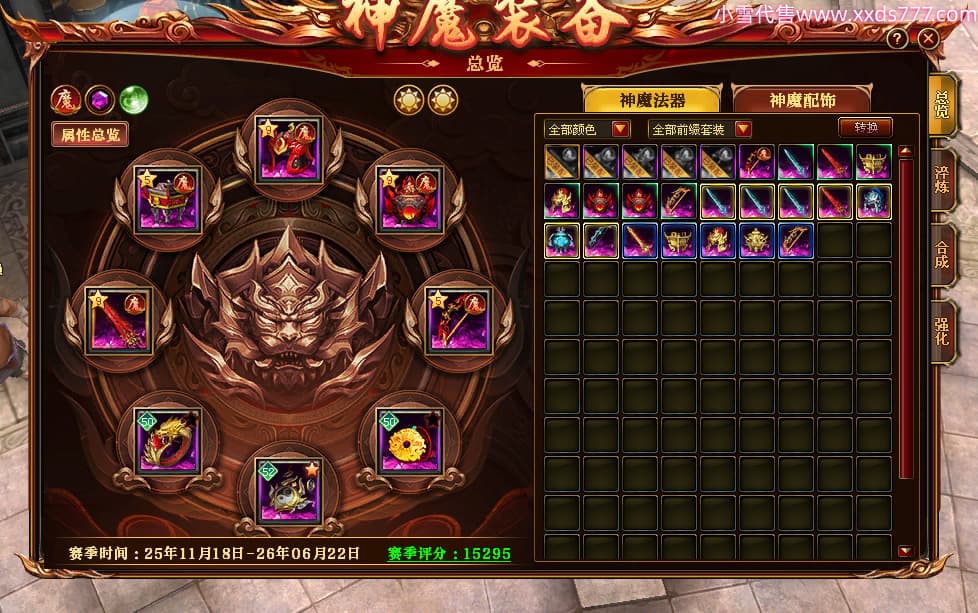Image resolution: width=978 pixels, height=613 pixels.
Task: Open the 合成 side tab
Action: tap(942, 253)
